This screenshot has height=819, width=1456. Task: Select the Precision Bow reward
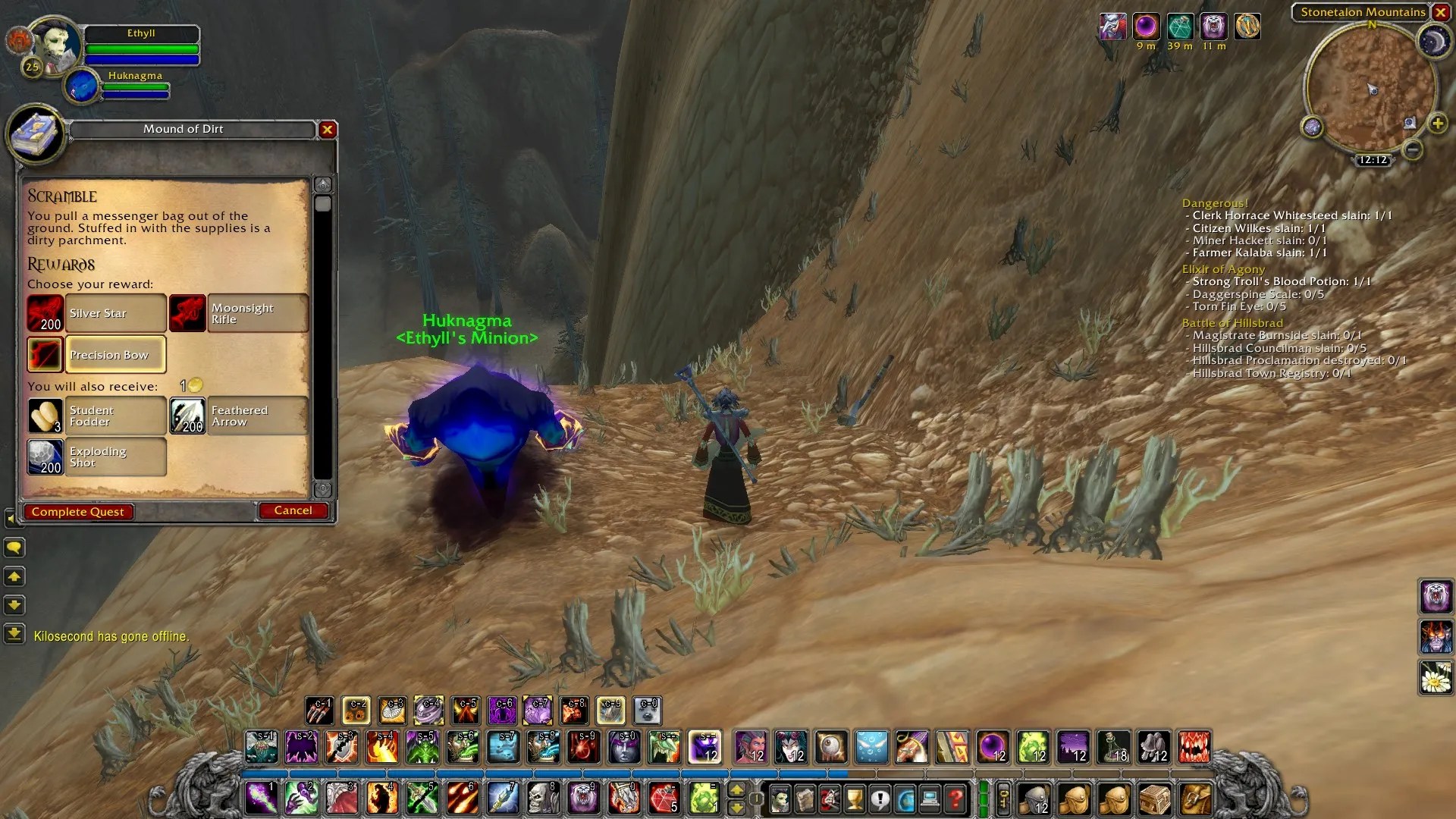point(114,355)
